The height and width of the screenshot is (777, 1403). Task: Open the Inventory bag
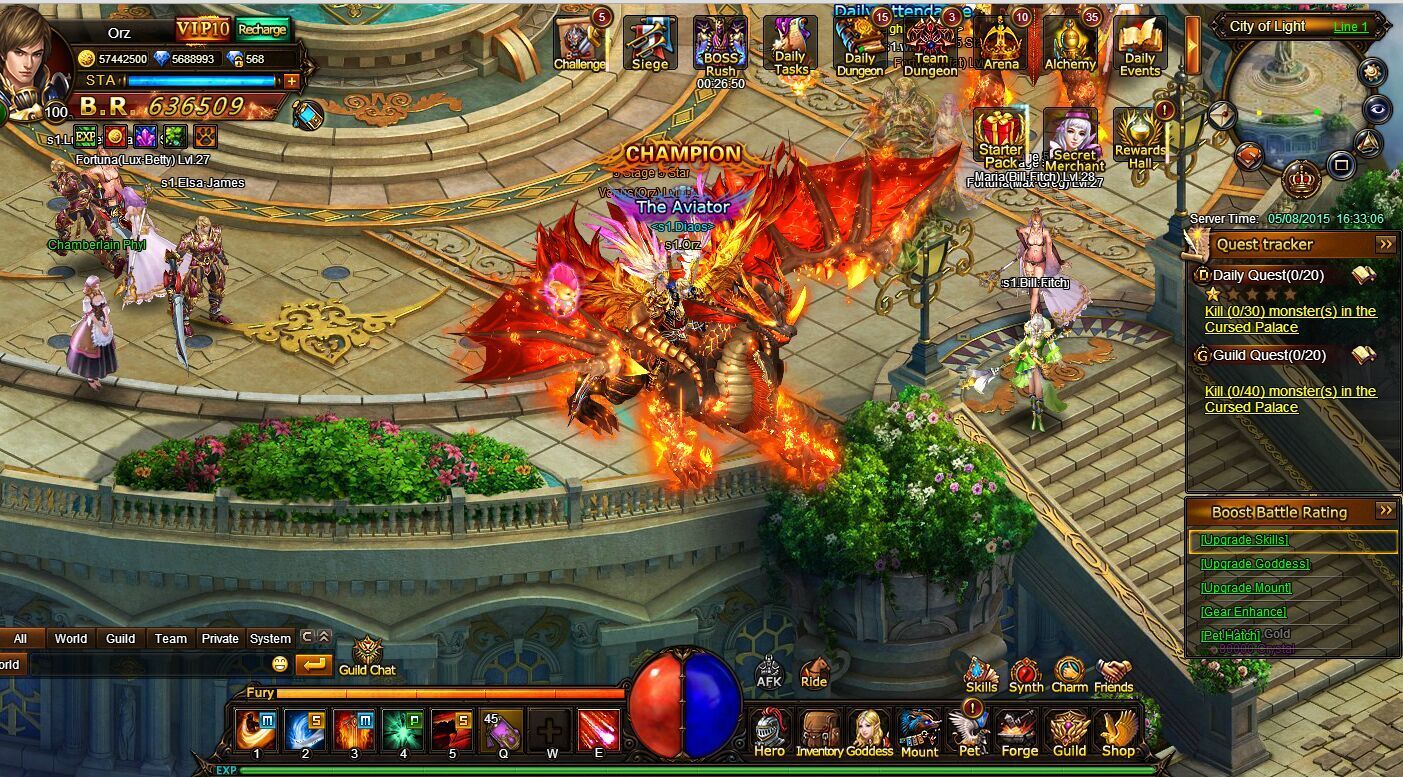(819, 733)
